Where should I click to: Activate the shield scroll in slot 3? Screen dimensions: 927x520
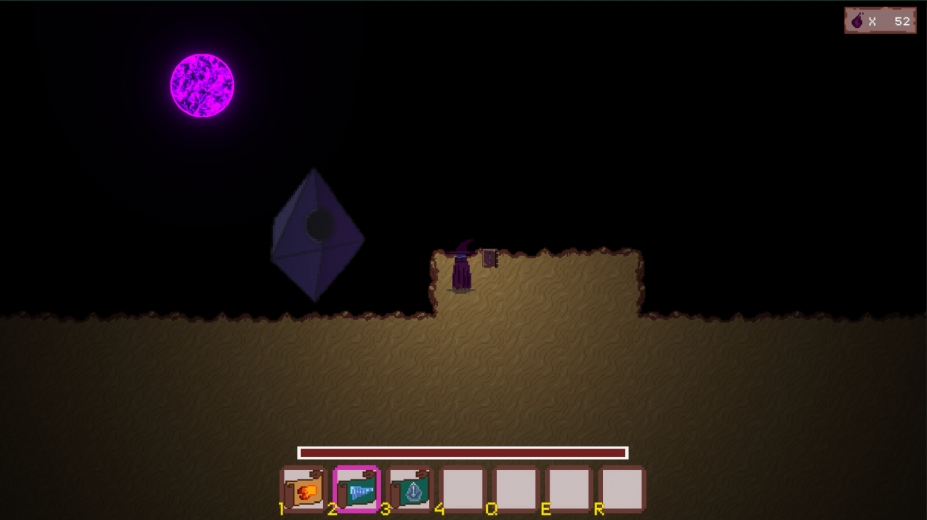(410, 490)
